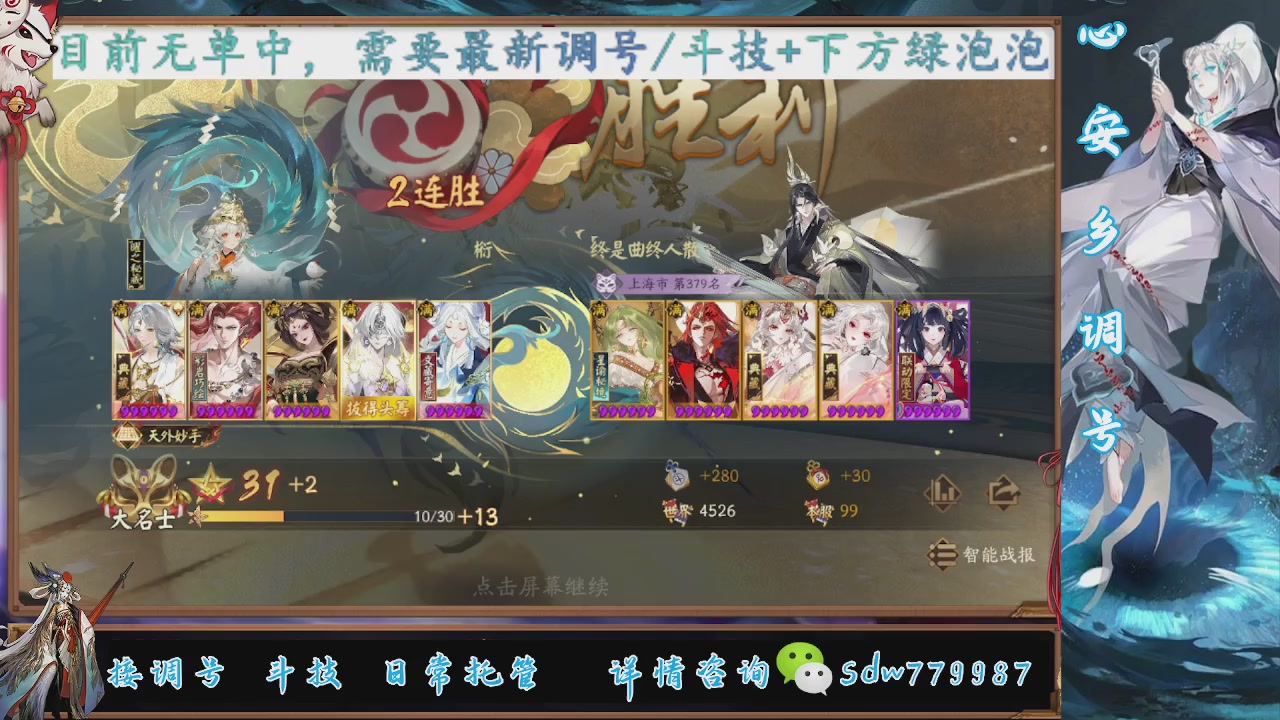Viewport: 1280px width, 720px height.
Task: Click the gold seal icon showing +30
Action: coord(820,477)
